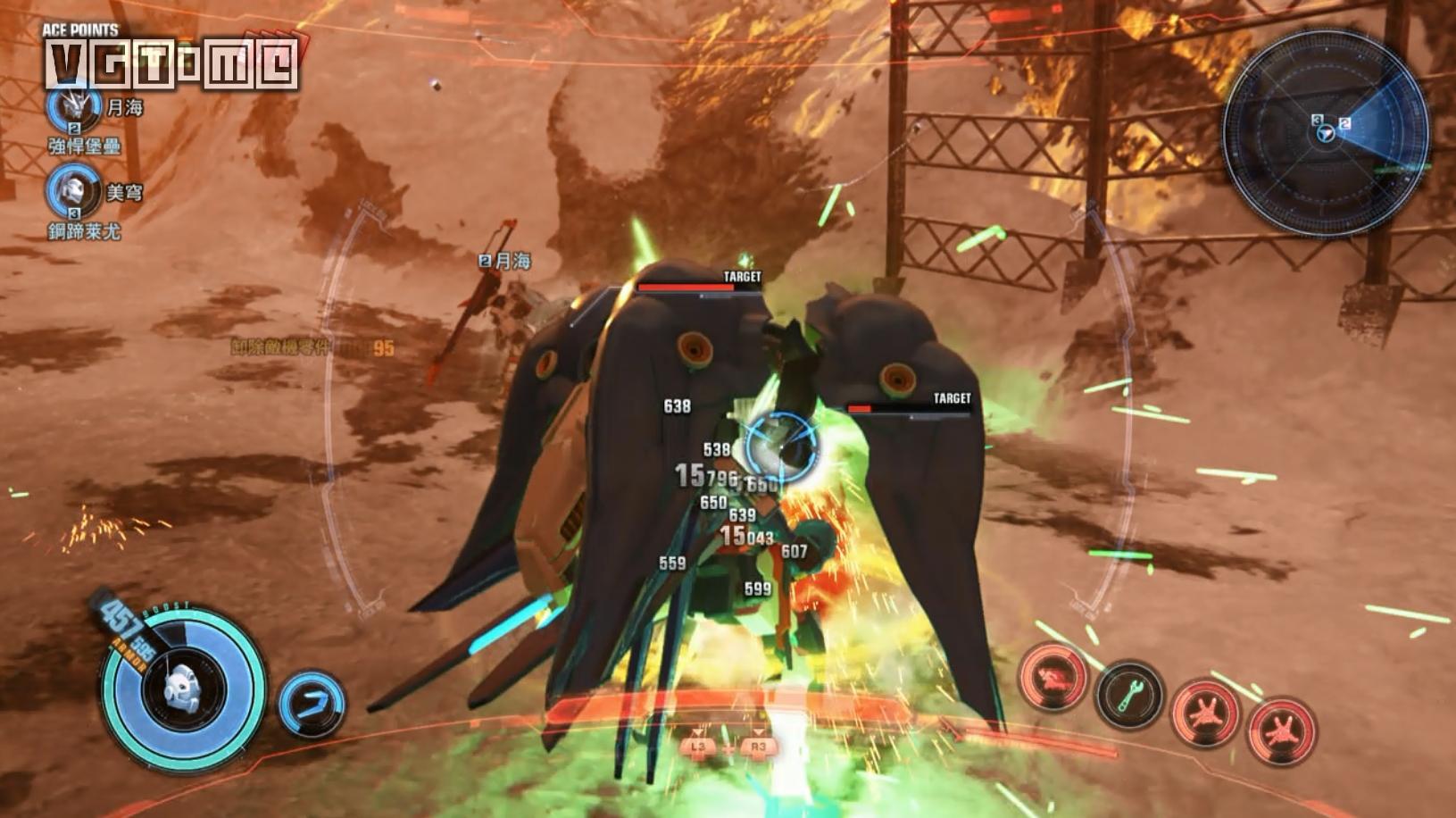Use the green wrench repair skill

[x=1129, y=693]
